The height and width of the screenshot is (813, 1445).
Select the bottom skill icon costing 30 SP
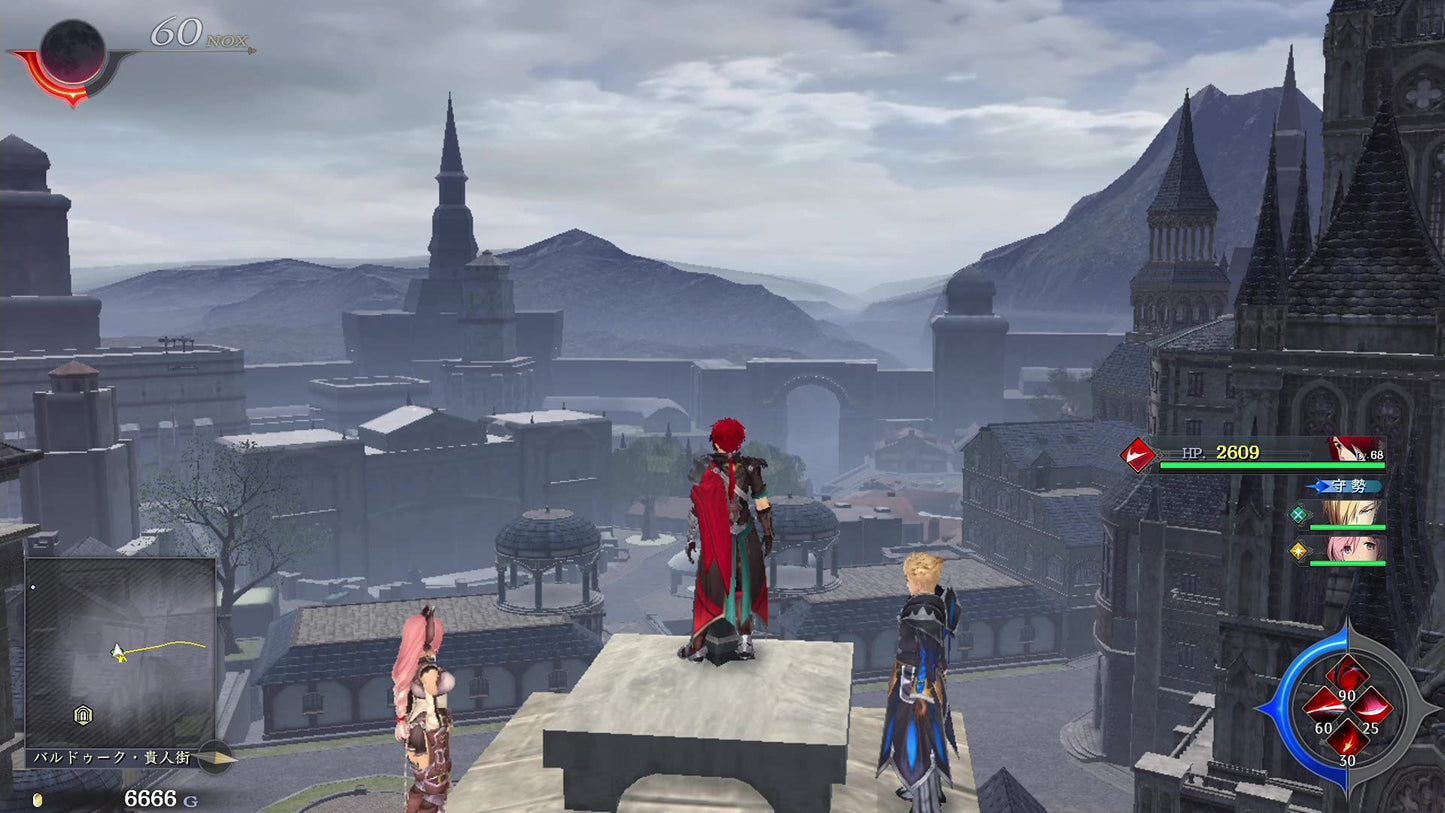pyautogui.click(x=1348, y=742)
